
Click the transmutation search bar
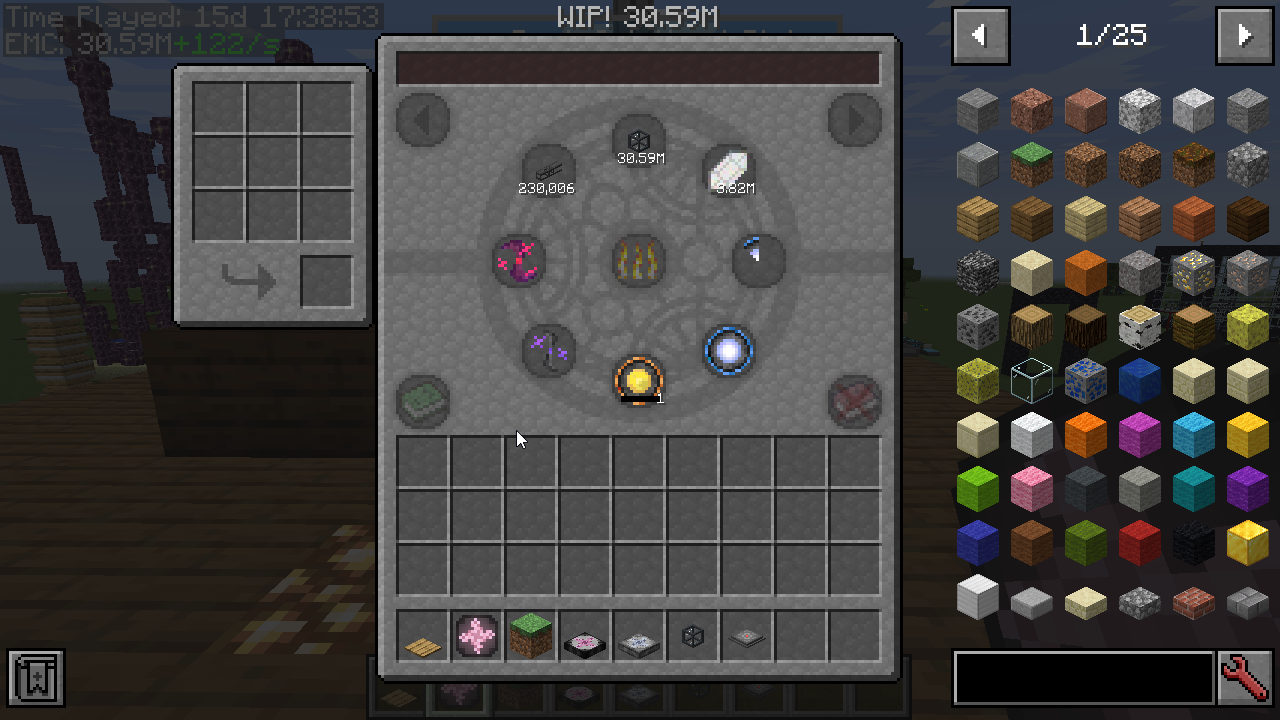(x=637, y=68)
